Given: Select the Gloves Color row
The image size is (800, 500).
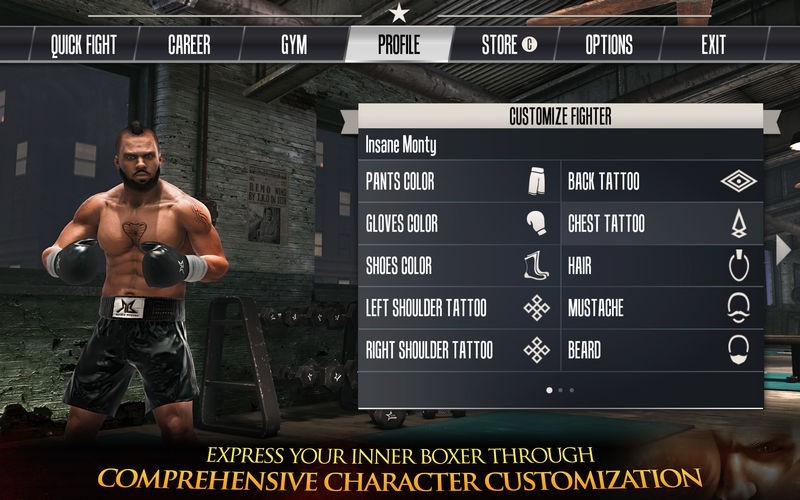Looking at the screenshot, I should coord(459,224).
